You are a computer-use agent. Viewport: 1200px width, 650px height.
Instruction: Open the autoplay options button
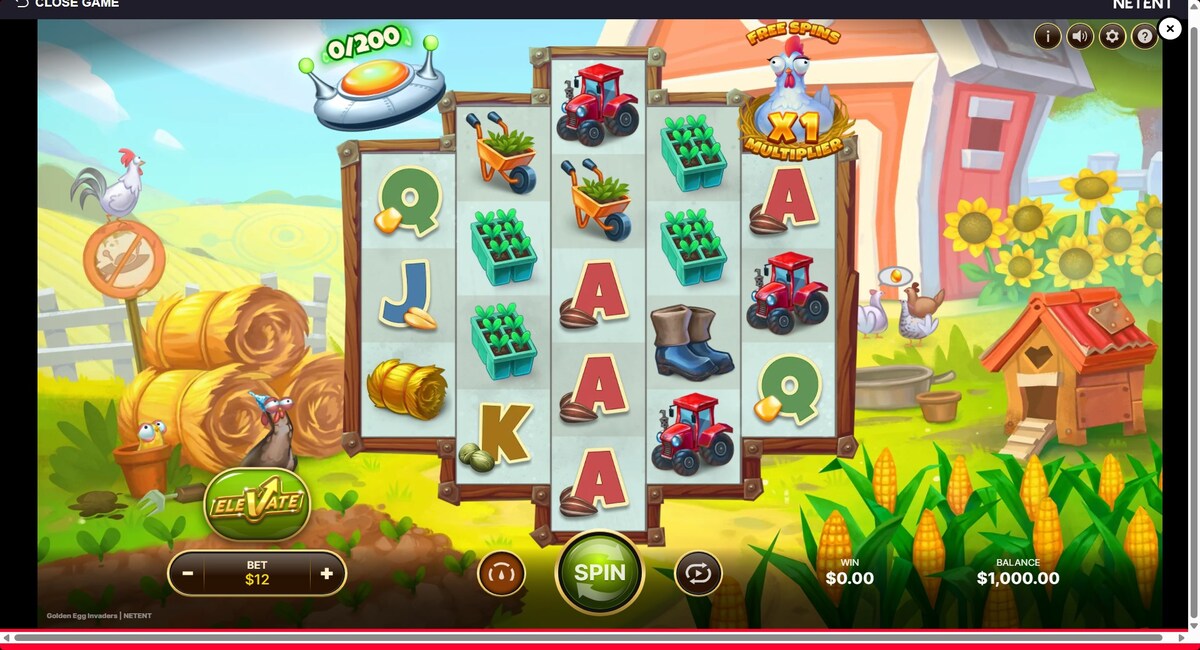(698, 574)
